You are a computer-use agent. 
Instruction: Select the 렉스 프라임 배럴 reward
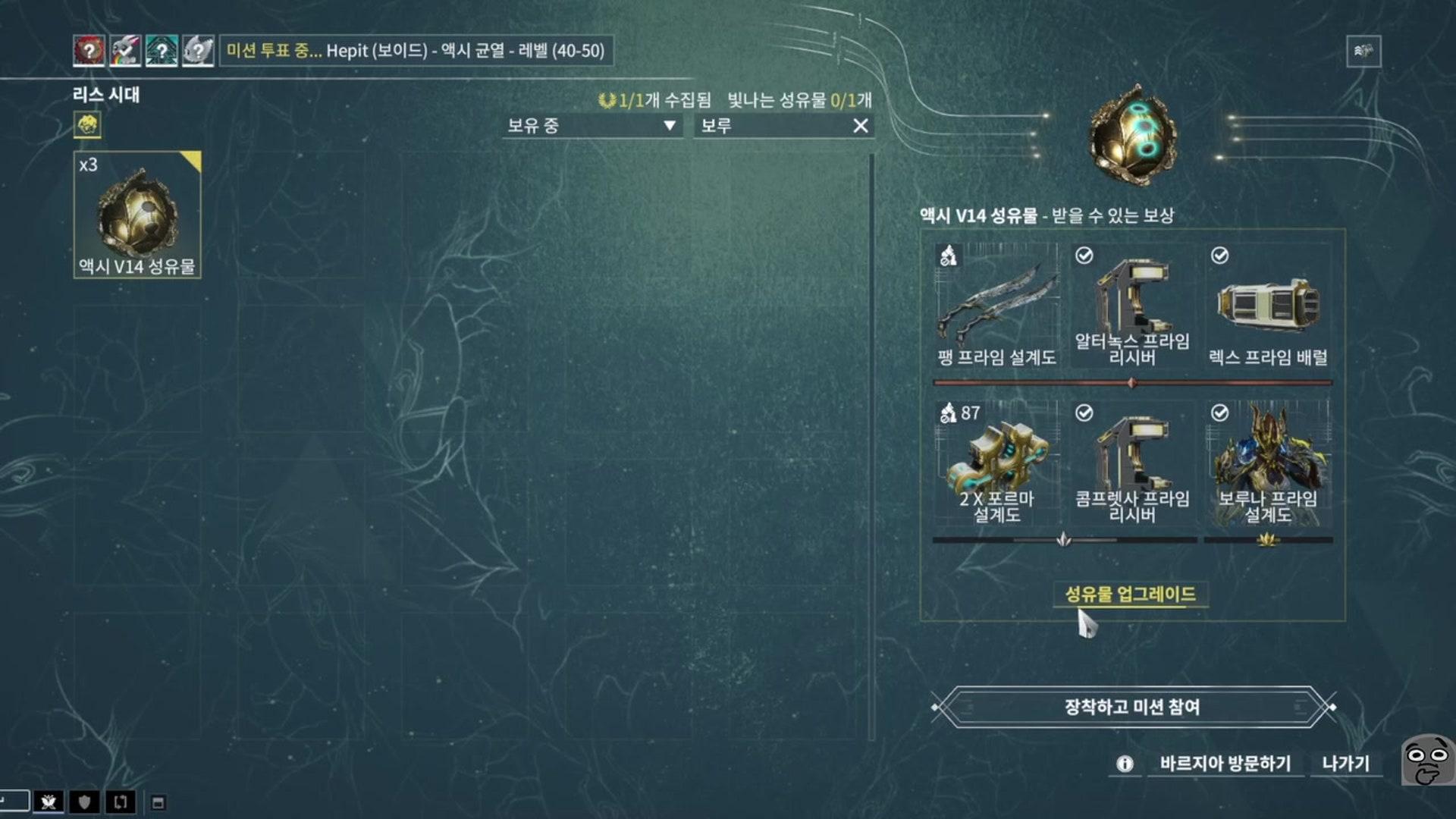pos(1268,306)
